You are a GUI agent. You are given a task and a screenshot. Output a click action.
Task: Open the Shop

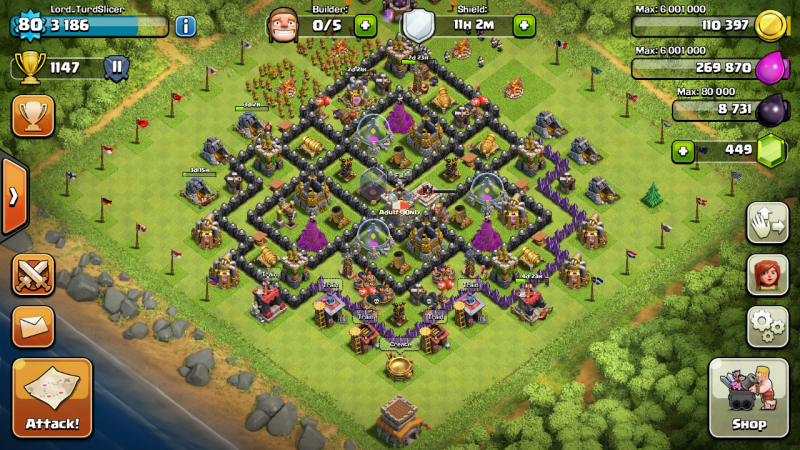click(x=748, y=398)
